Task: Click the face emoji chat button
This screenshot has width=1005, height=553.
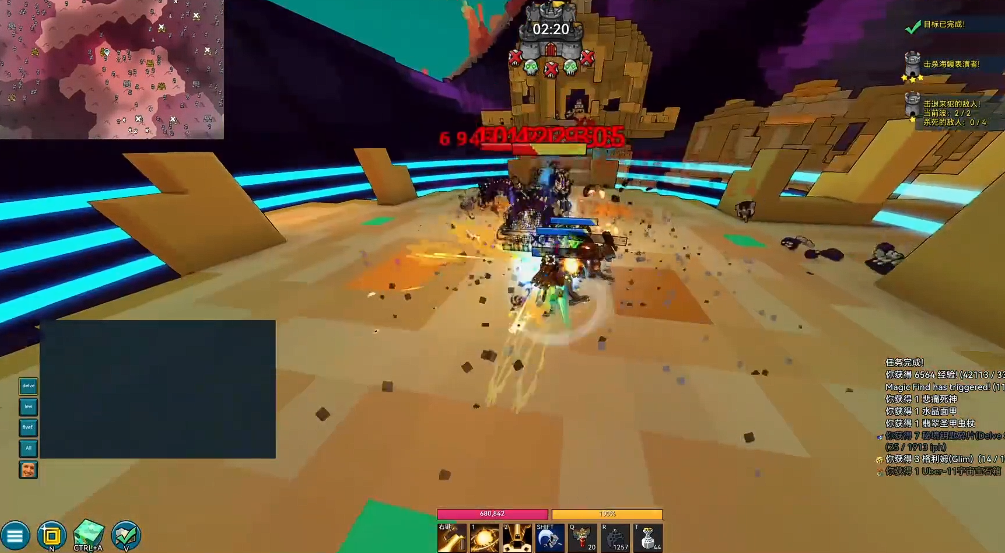Action: click(x=28, y=469)
